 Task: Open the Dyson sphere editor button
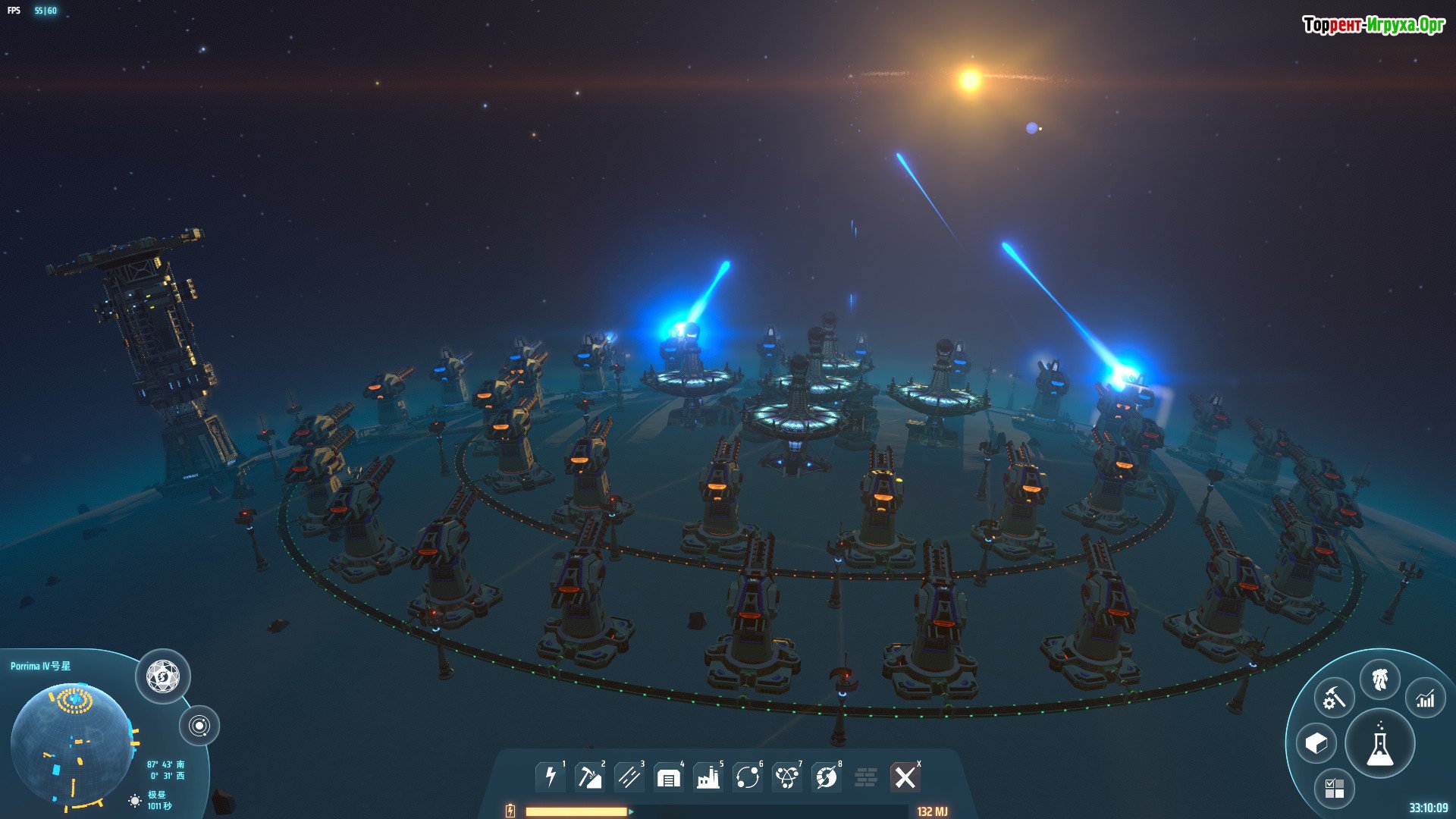click(163, 676)
